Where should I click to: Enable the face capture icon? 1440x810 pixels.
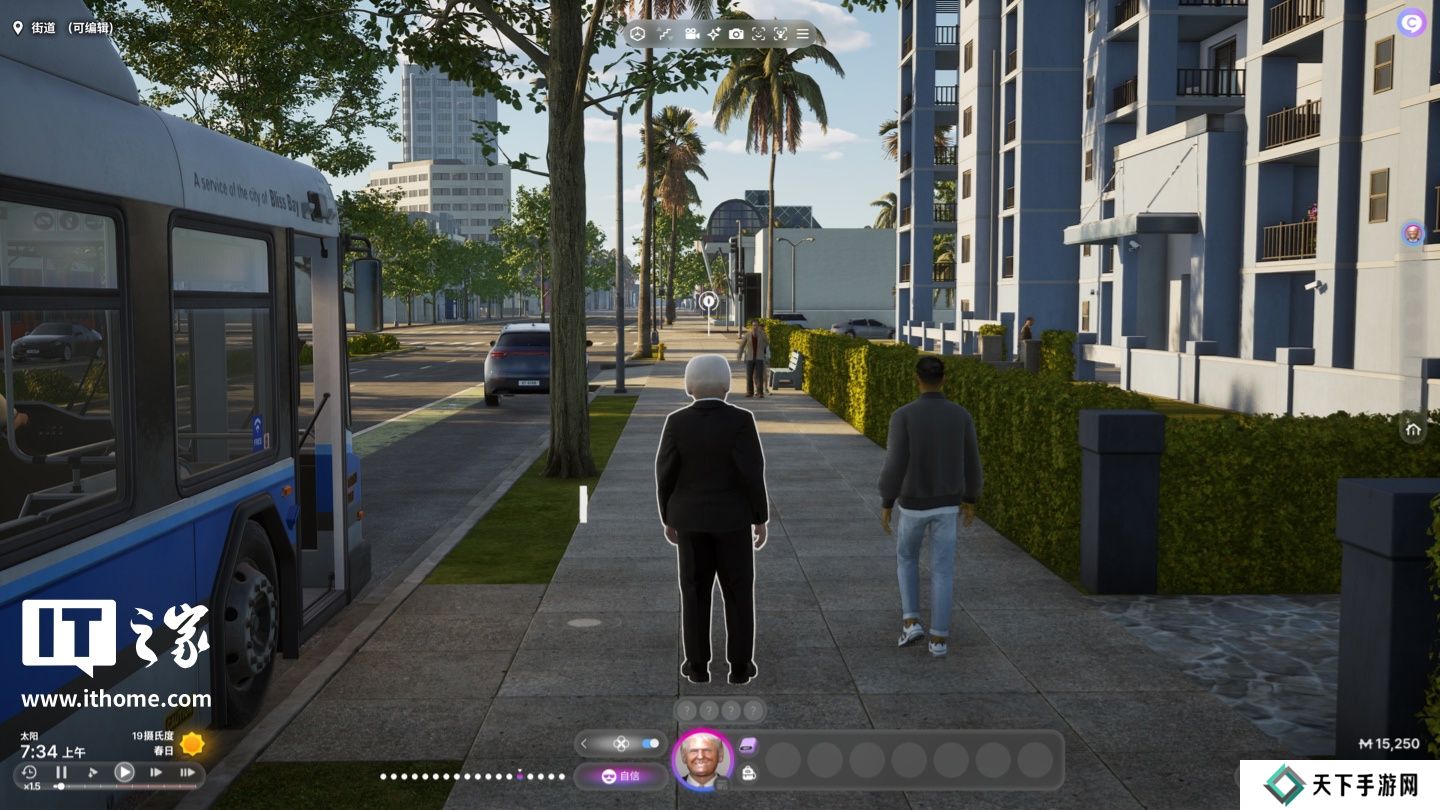pyautogui.click(x=758, y=34)
